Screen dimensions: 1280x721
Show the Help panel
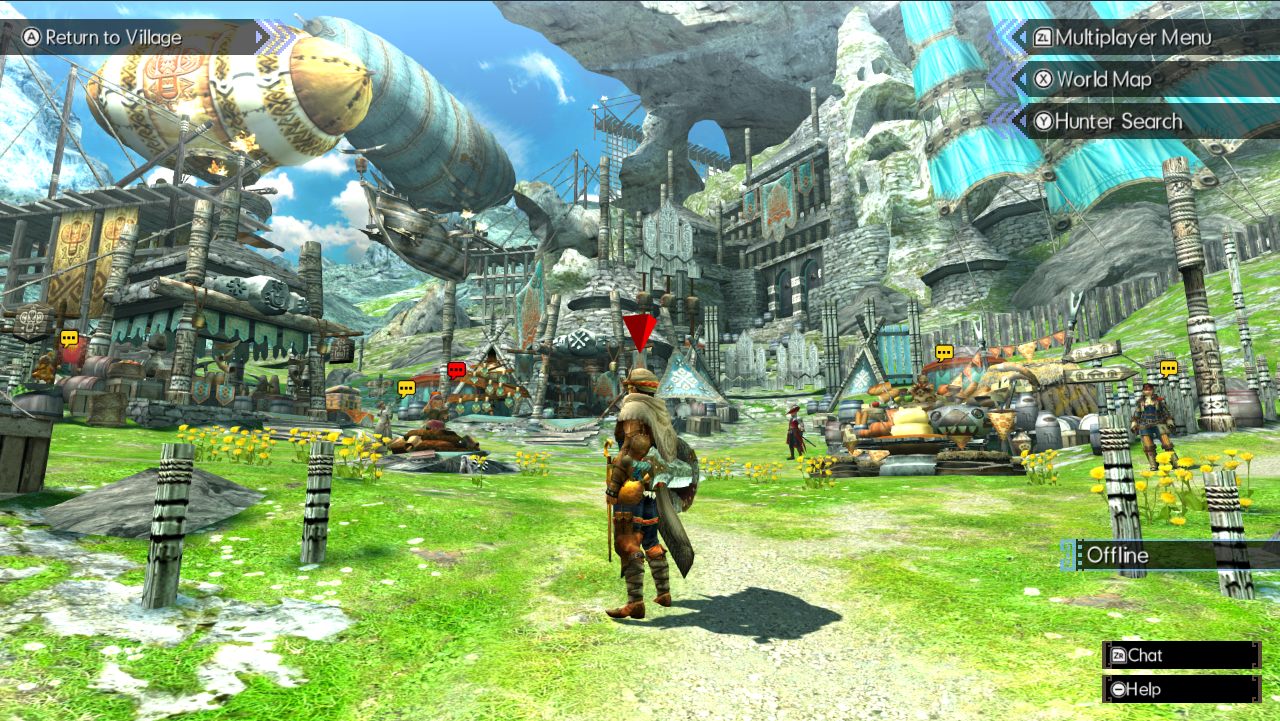1180,689
